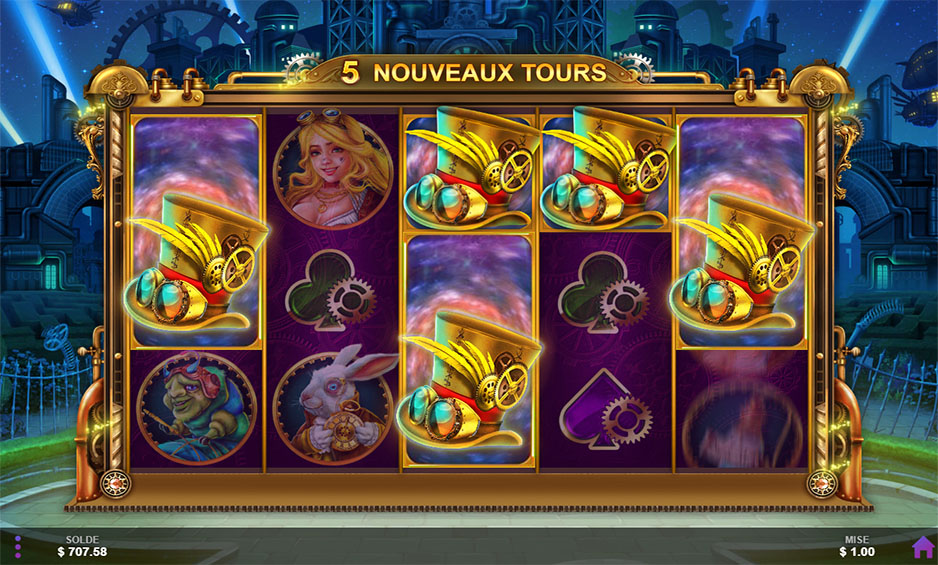Go to the purple home icon
Screen dimensions: 938x565
tap(923, 546)
